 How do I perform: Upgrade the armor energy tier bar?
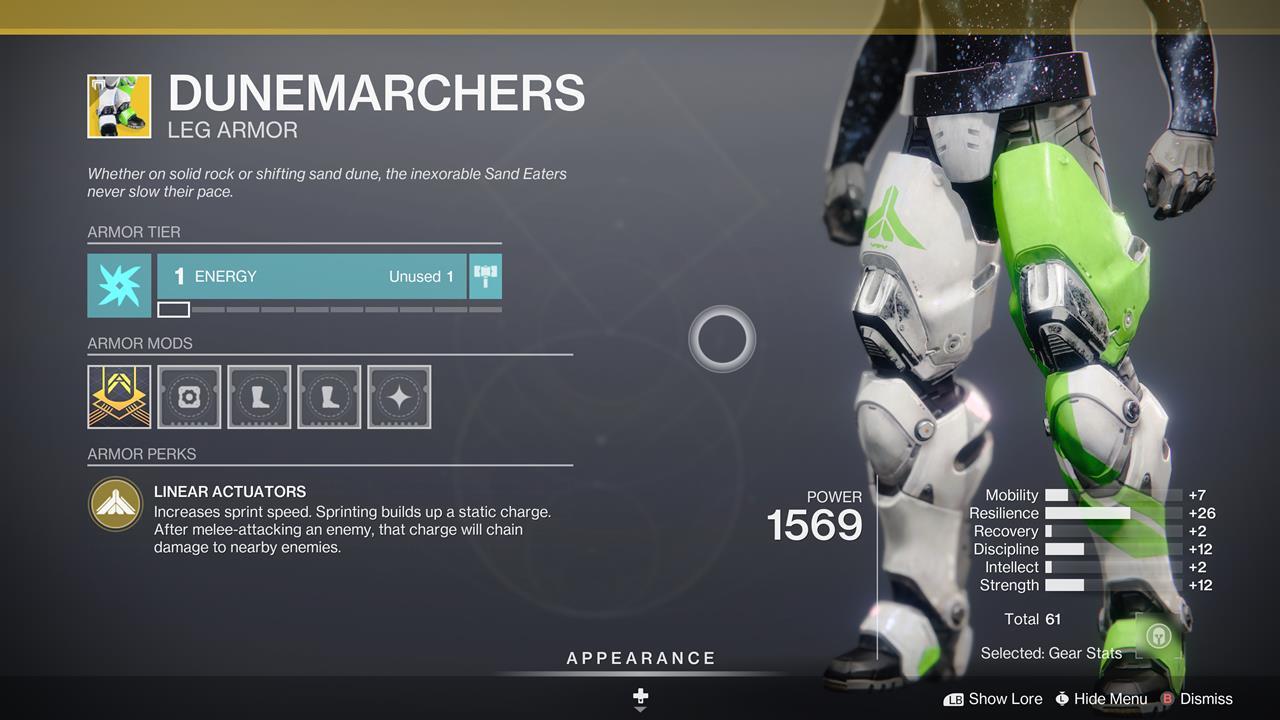coord(311,277)
